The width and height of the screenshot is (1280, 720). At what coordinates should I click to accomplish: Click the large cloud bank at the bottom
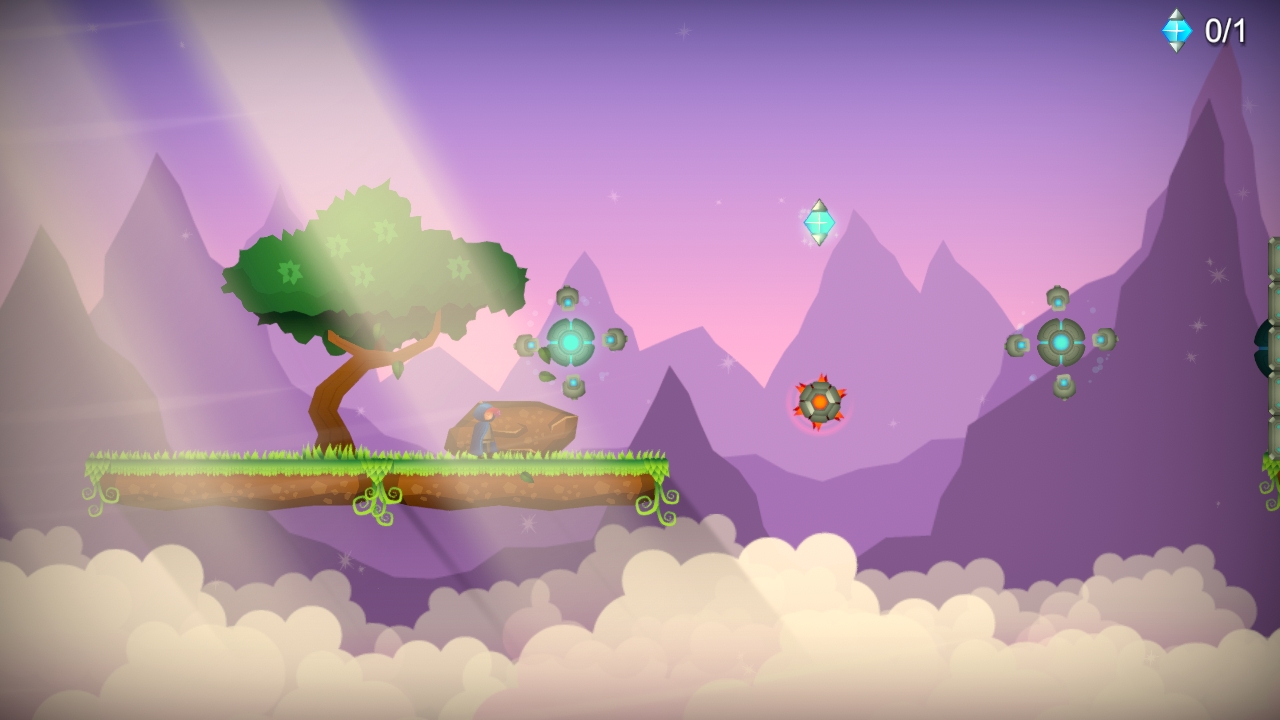tap(640, 640)
